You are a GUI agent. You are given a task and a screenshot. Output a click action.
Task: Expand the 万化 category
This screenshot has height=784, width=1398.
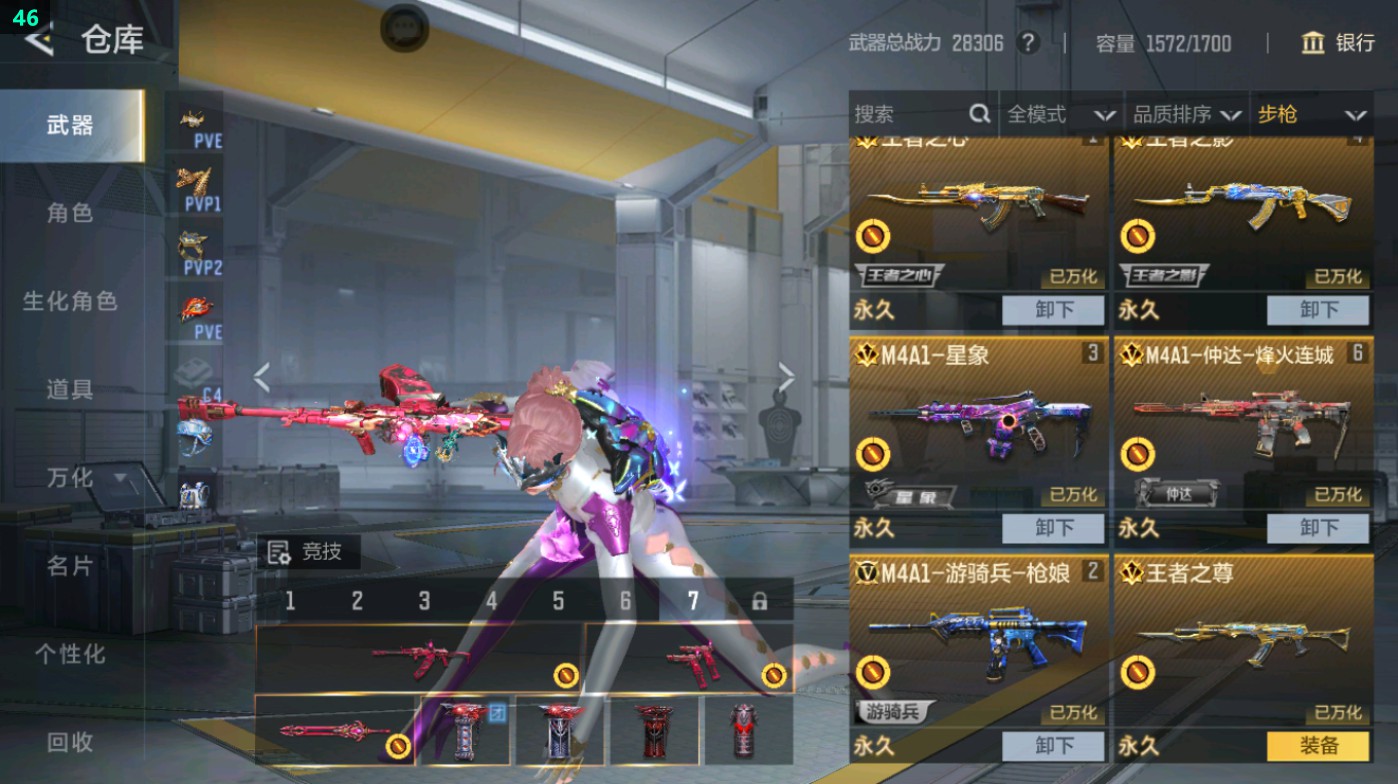85,478
